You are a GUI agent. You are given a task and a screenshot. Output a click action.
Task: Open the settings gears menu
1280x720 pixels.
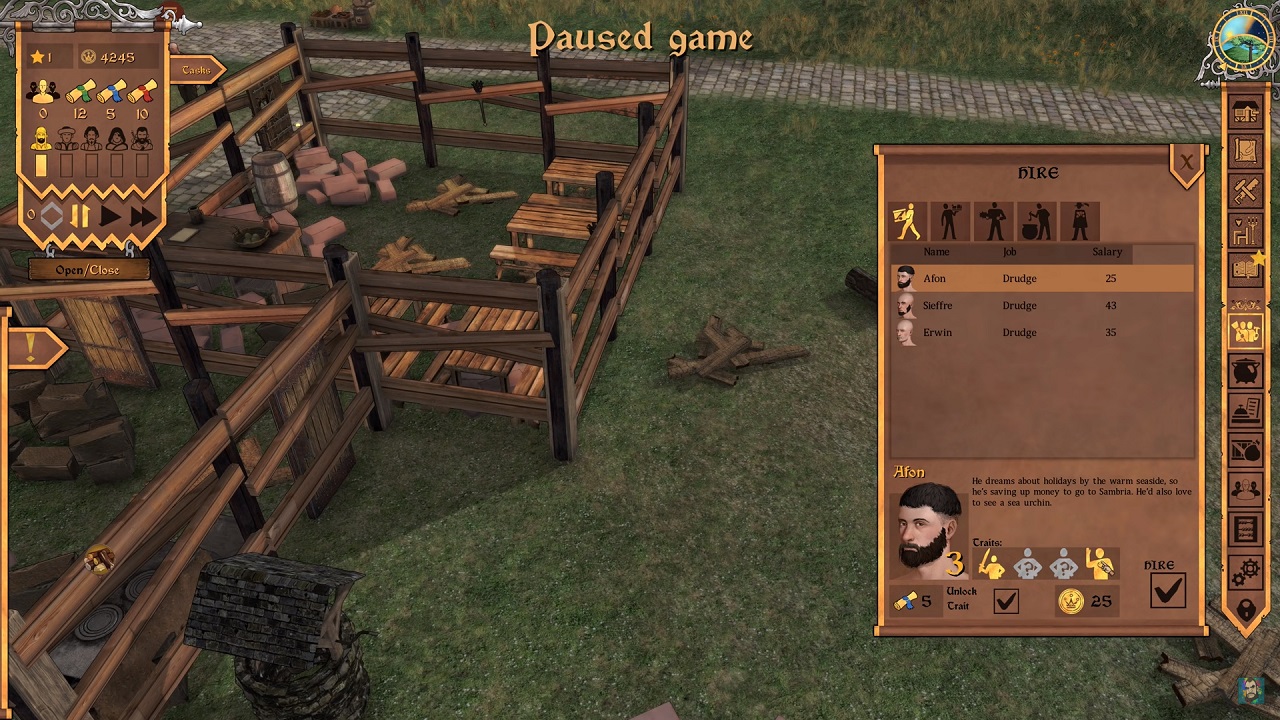tap(1245, 572)
